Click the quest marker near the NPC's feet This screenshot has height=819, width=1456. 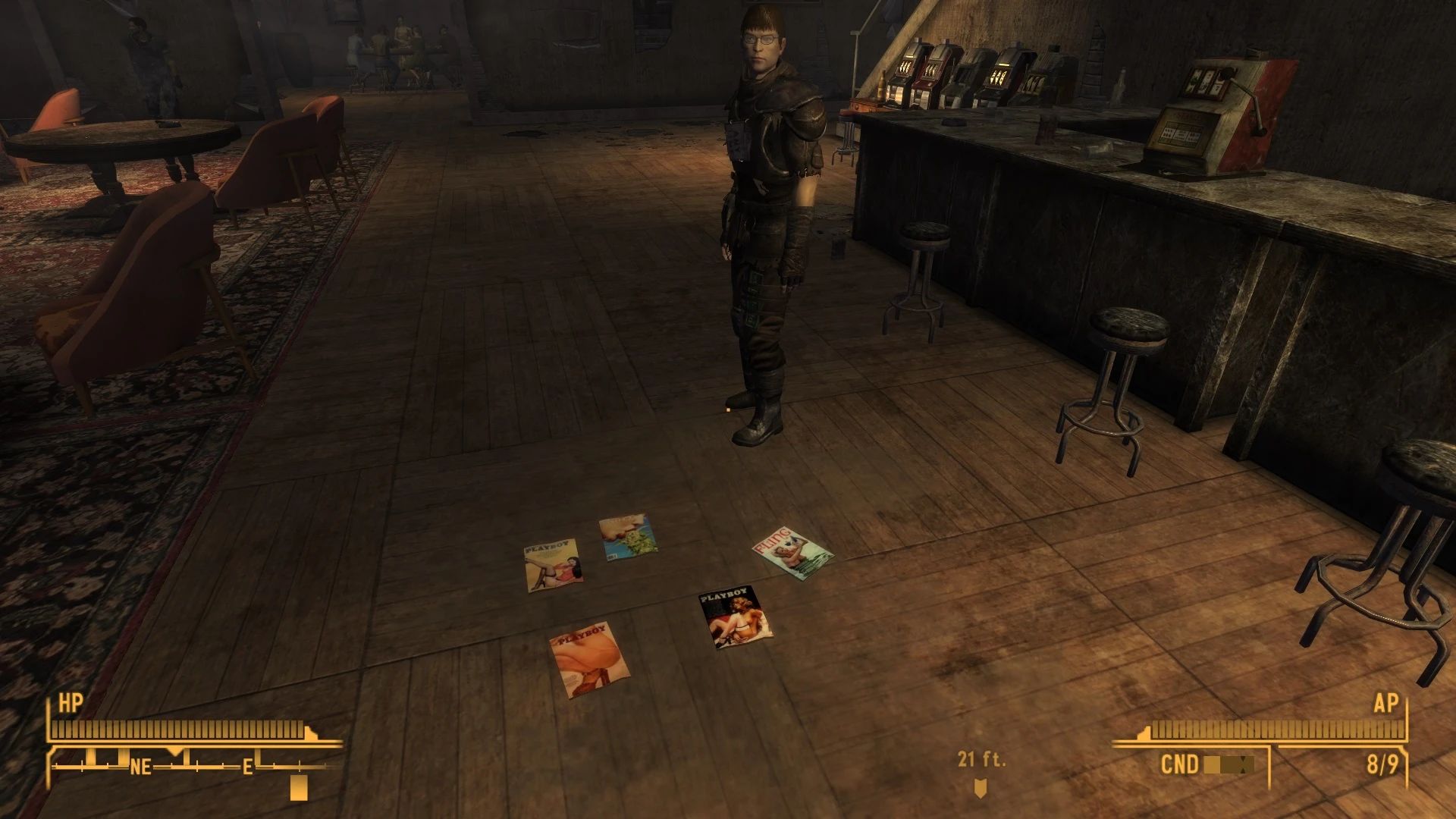pyautogui.click(x=726, y=409)
